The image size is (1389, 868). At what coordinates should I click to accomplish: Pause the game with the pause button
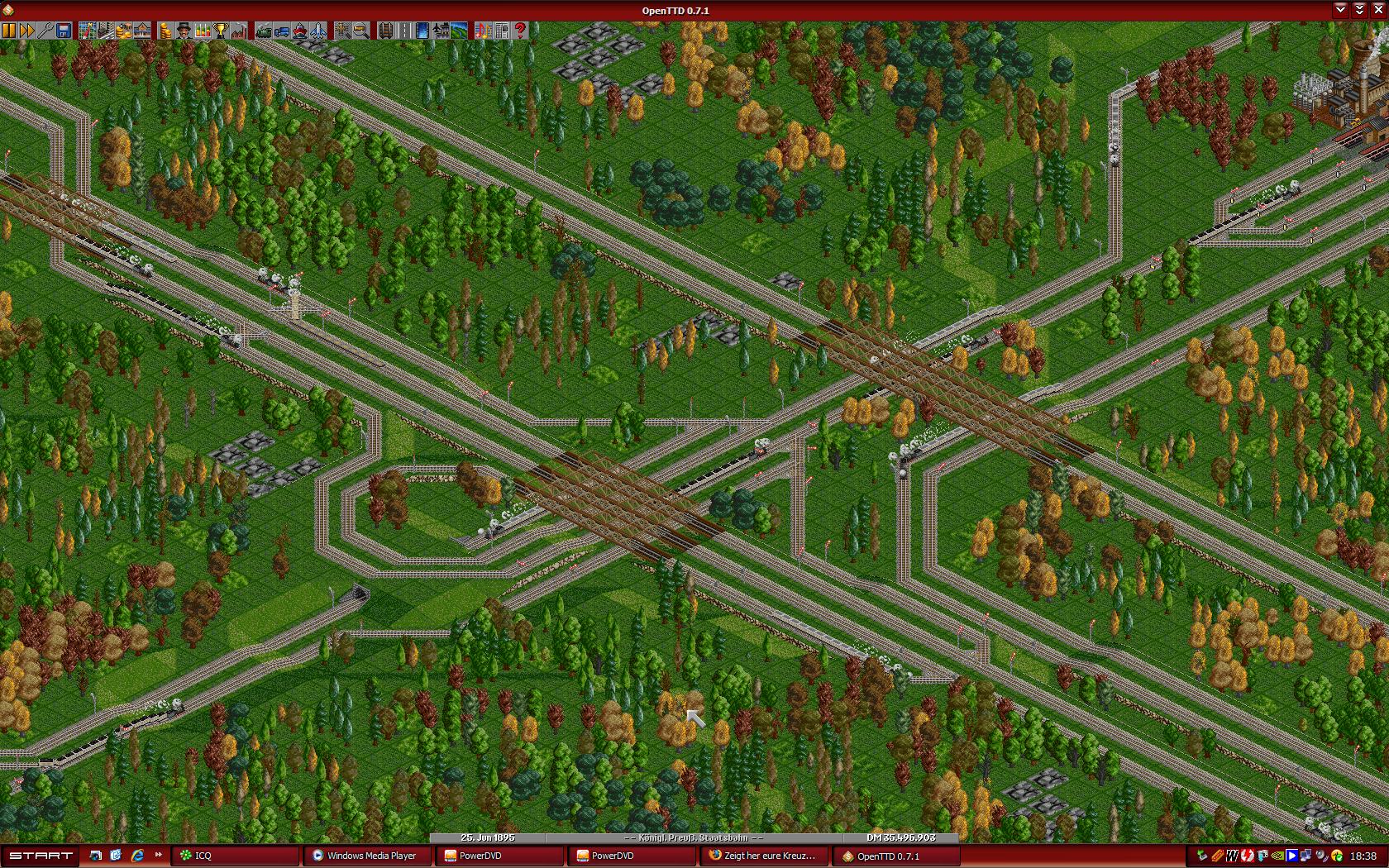click(x=9, y=31)
